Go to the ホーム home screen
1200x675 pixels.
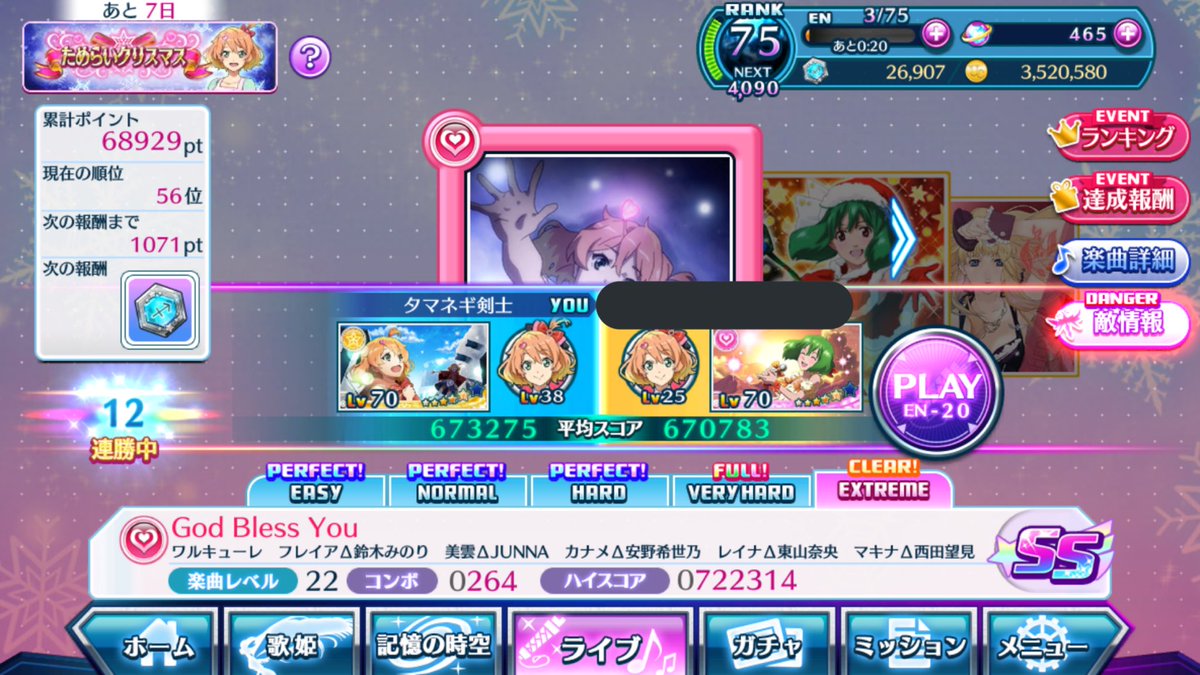[x=148, y=645]
